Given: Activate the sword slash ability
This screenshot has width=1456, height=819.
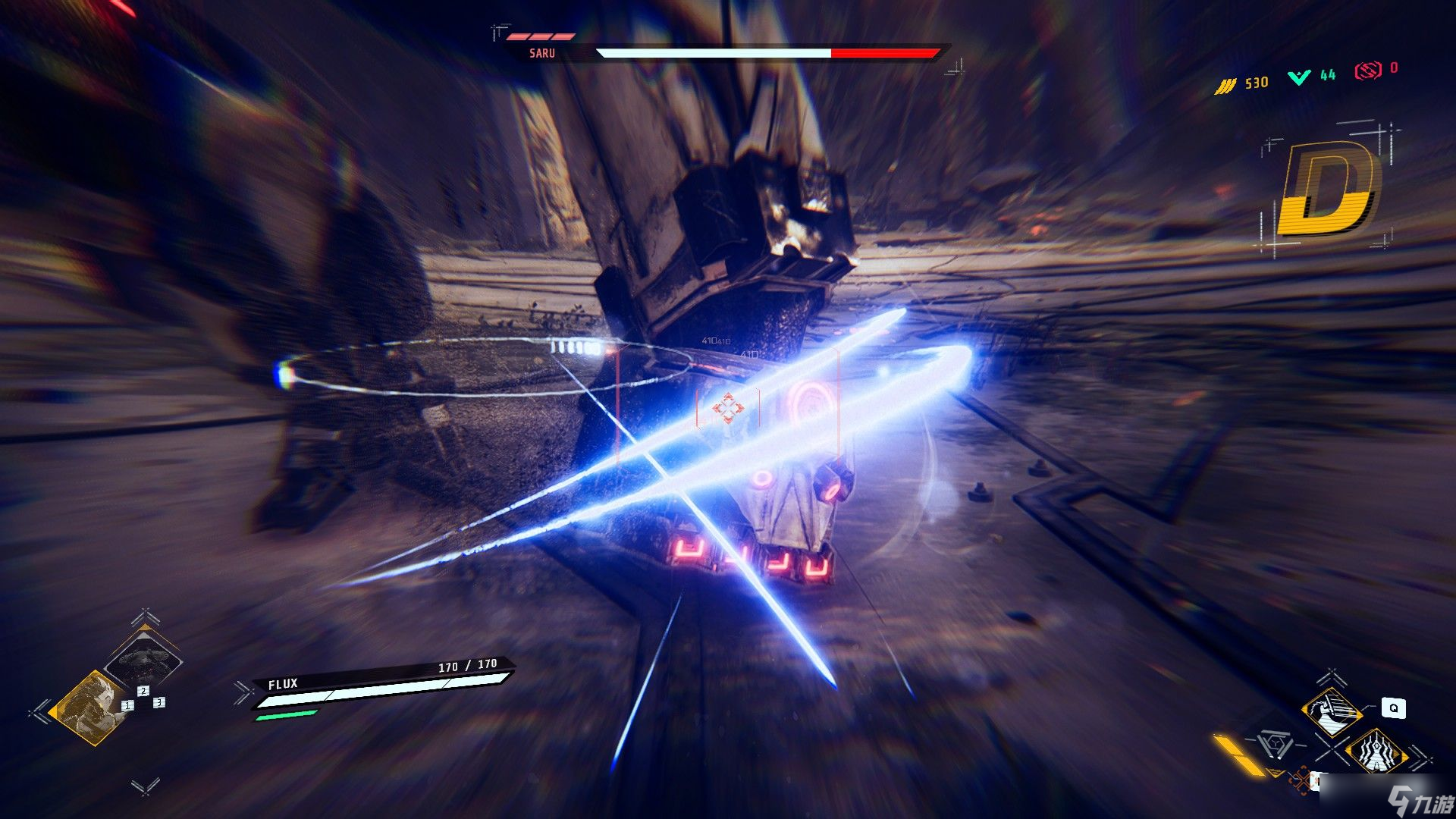Looking at the screenshot, I should [x=1332, y=711].
